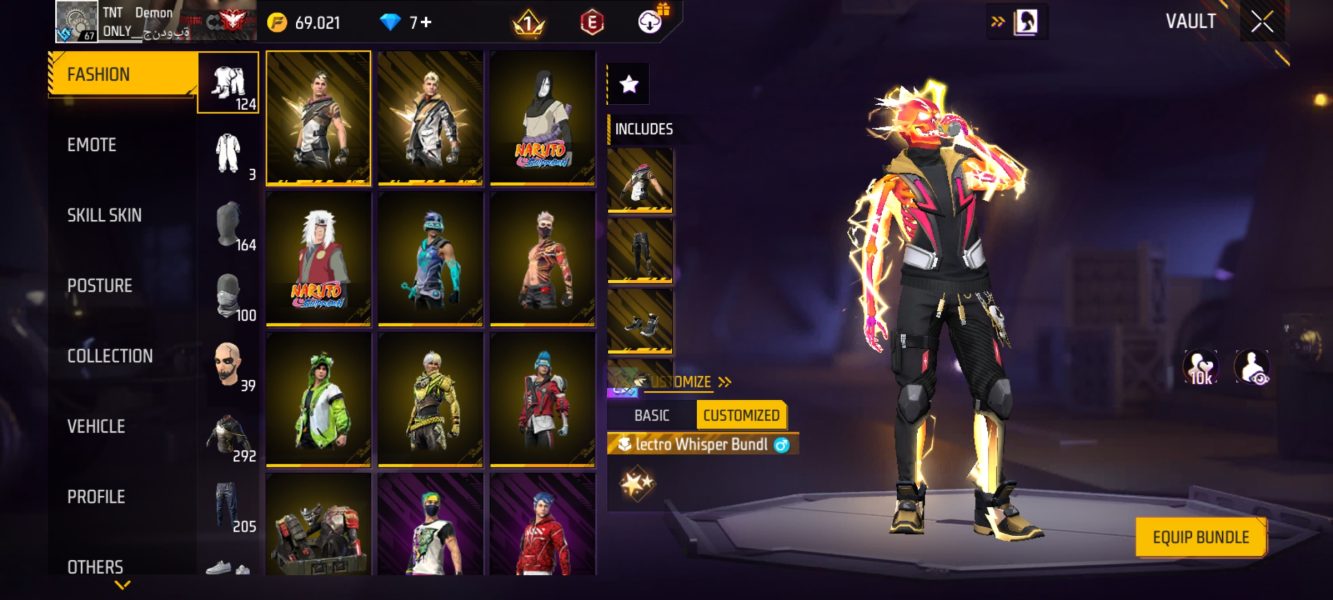Click the 10k likes heart icon
1333x600 pixels.
click(1200, 367)
